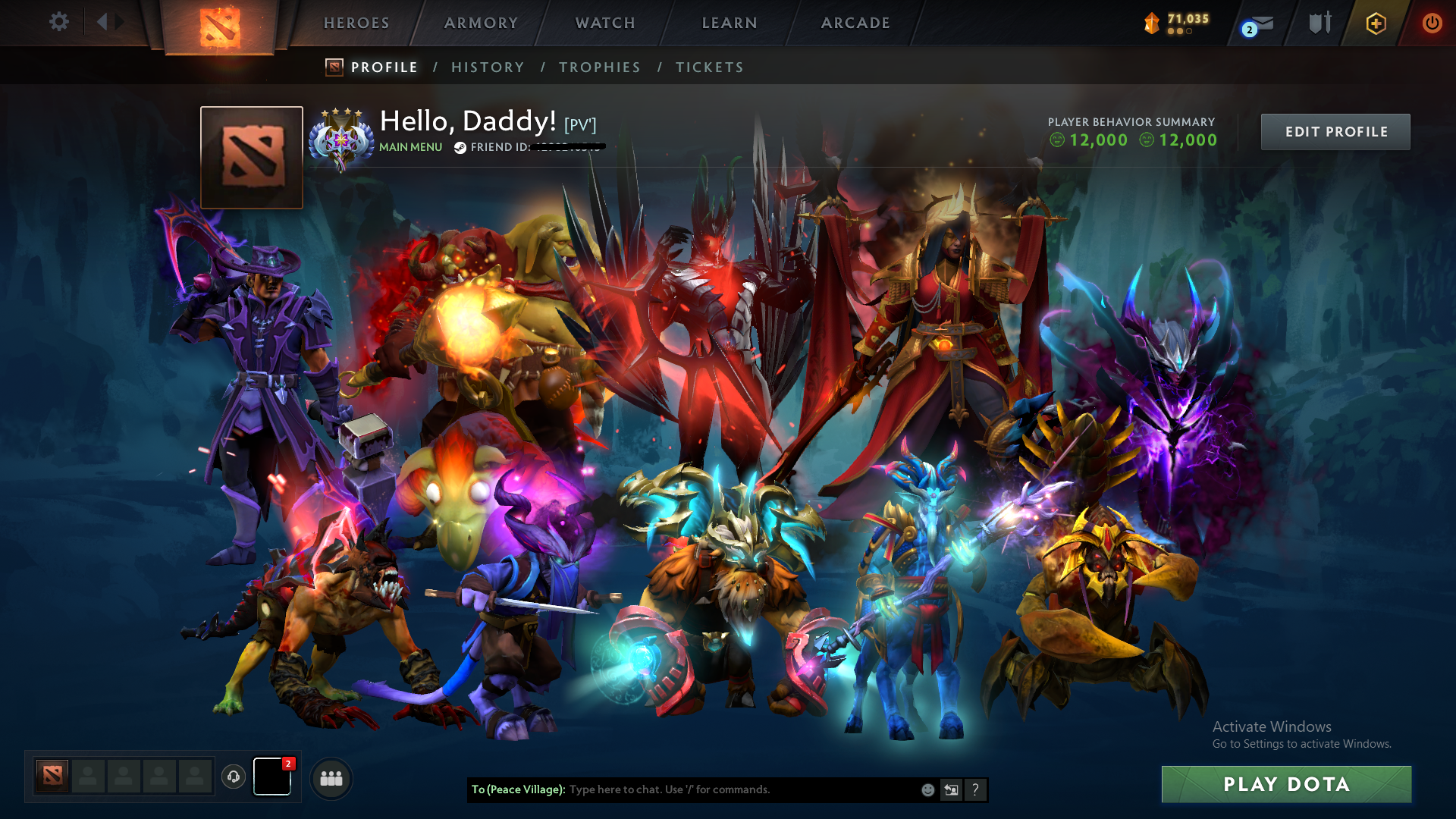Click the settings gear icon
Screen dimensions: 1456x819
[59, 22]
